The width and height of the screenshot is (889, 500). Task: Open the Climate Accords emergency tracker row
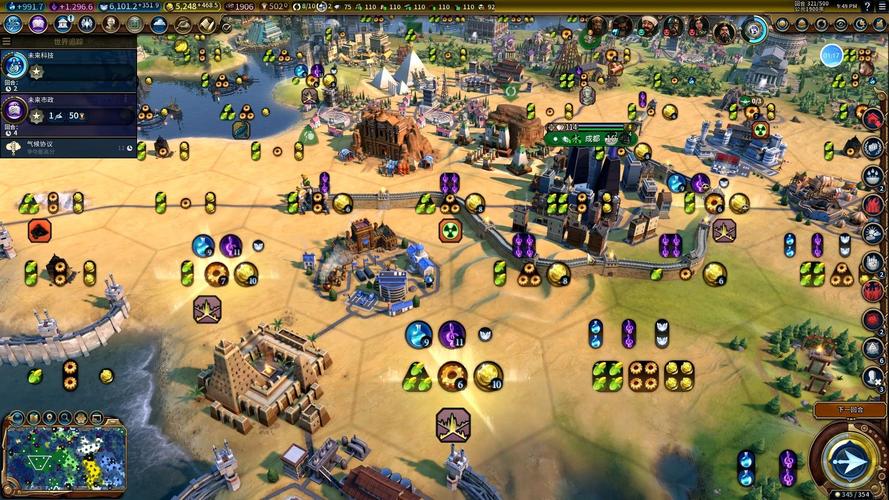(x=68, y=147)
